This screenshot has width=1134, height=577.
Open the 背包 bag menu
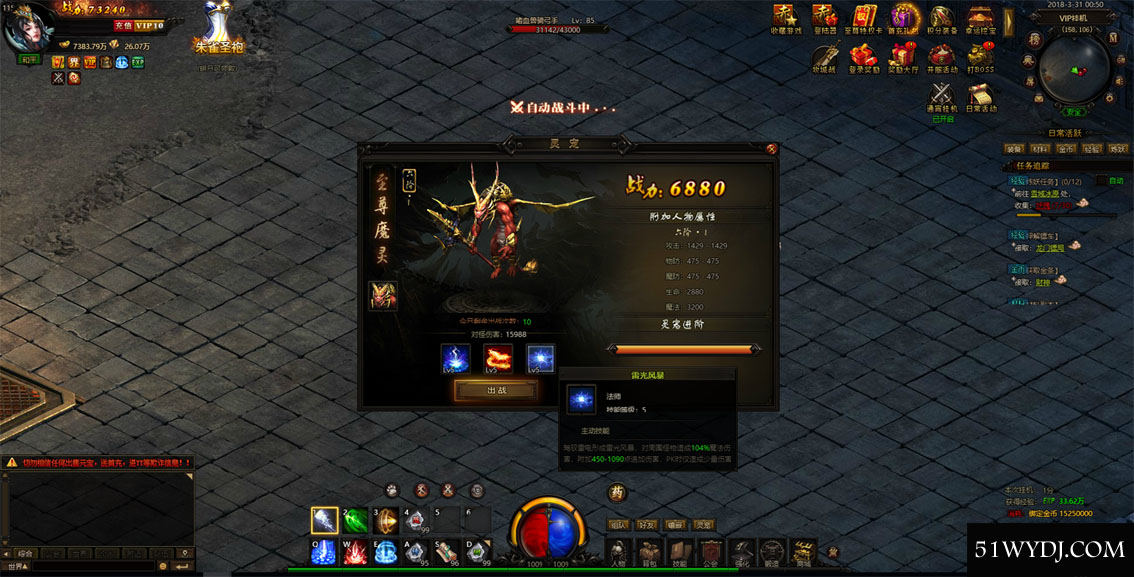tap(650, 551)
